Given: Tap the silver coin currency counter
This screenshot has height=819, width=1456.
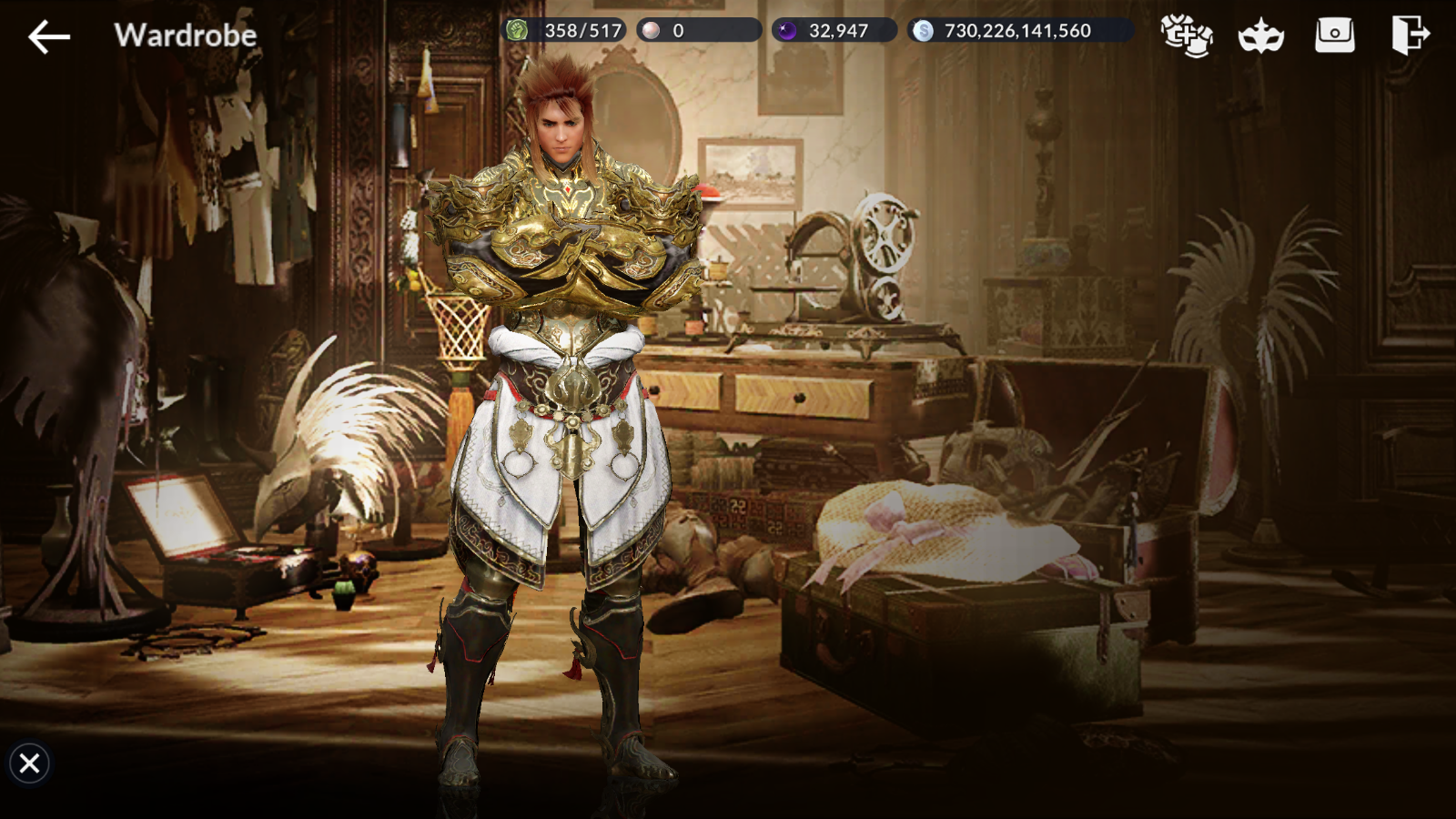Looking at the screenshot, I should coord(1019,31).
